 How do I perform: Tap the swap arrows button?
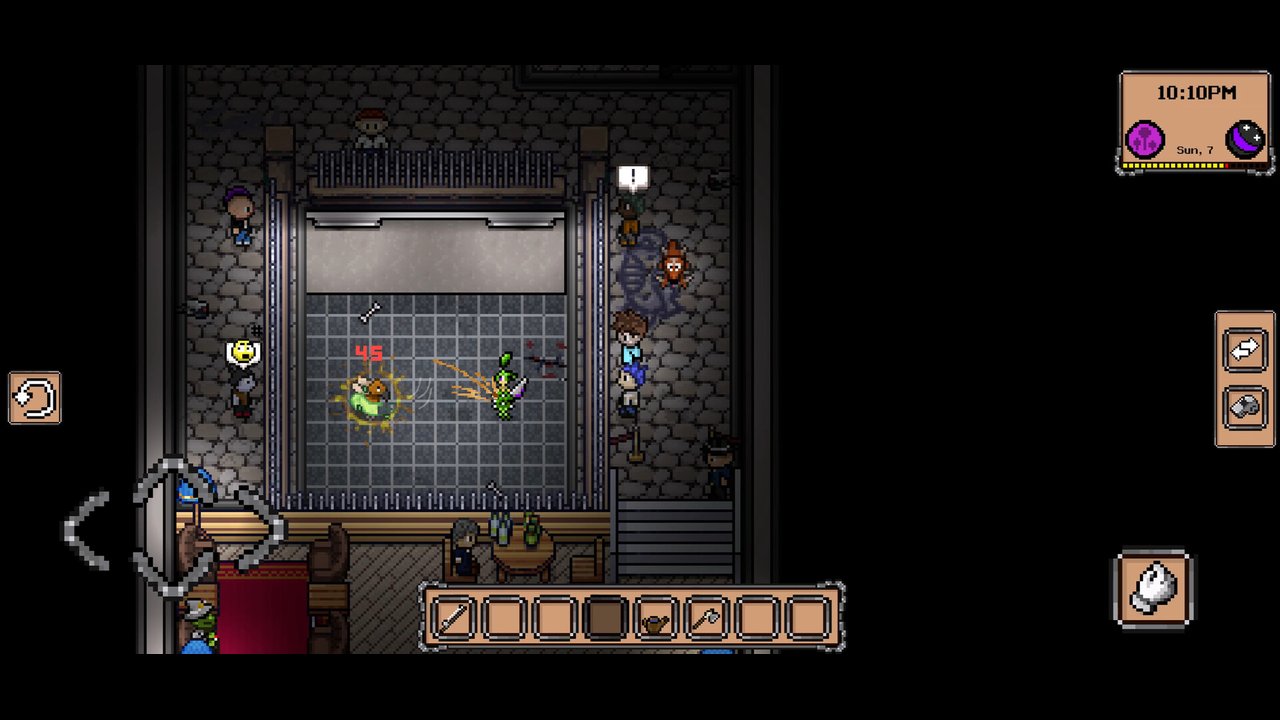[1245, 350]
